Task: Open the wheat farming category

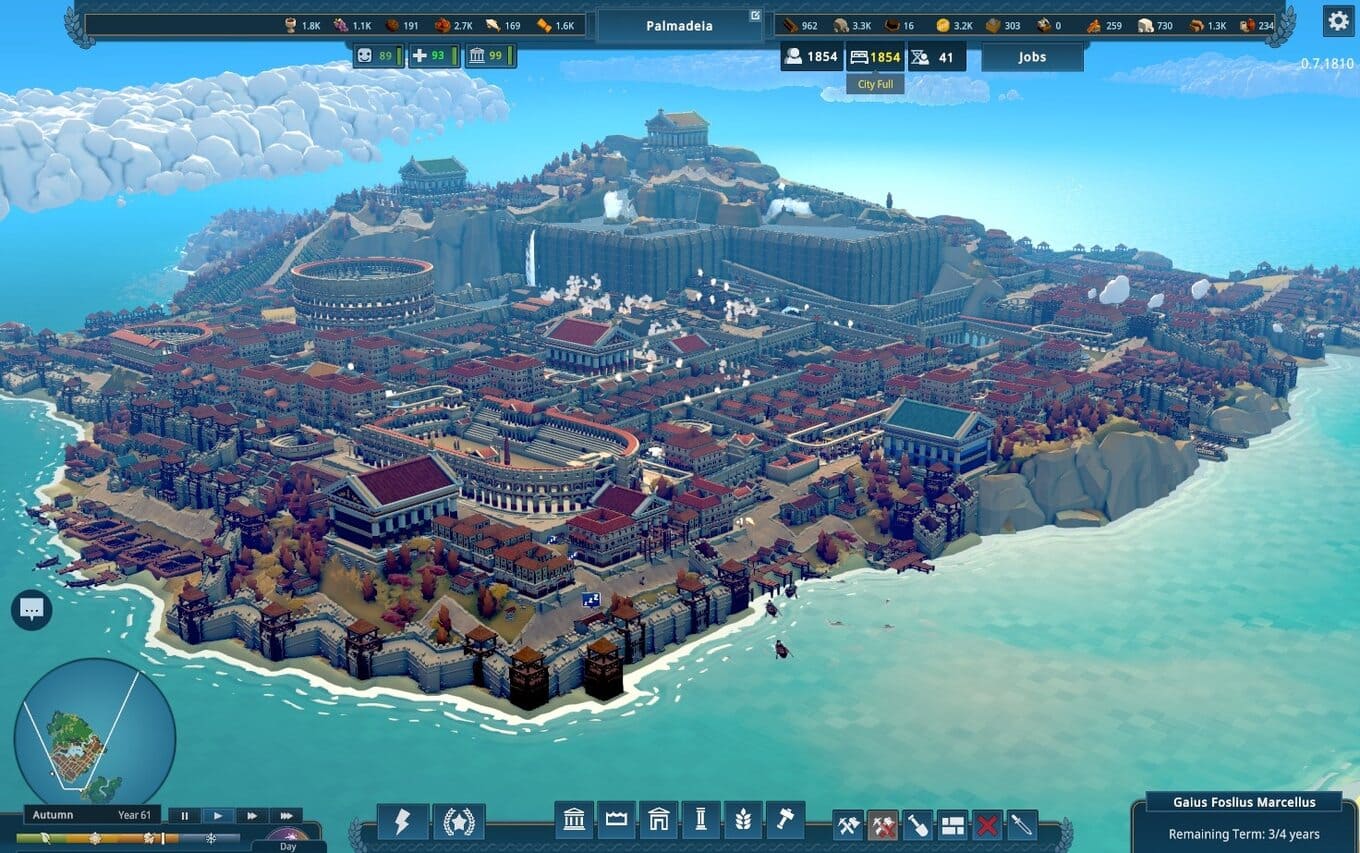Action: pos(743,821)
